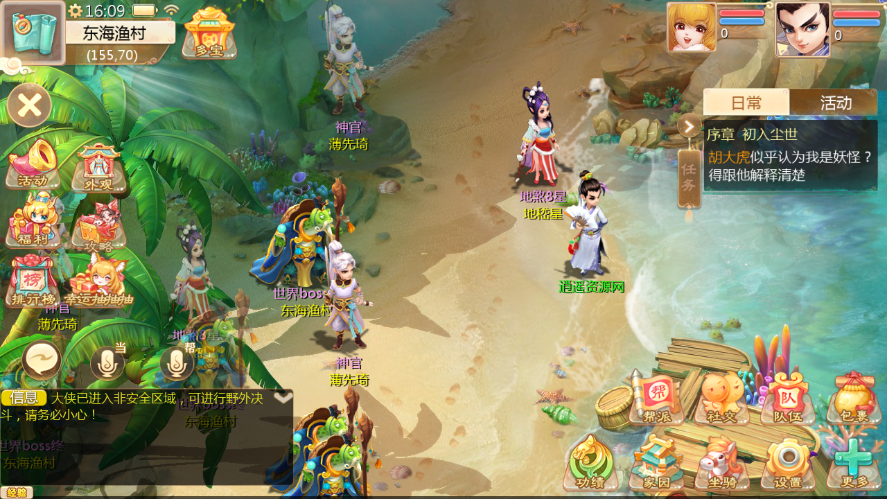Open the 攻略 strategy guide icon
887x499 pixels.
coord(98,224)
